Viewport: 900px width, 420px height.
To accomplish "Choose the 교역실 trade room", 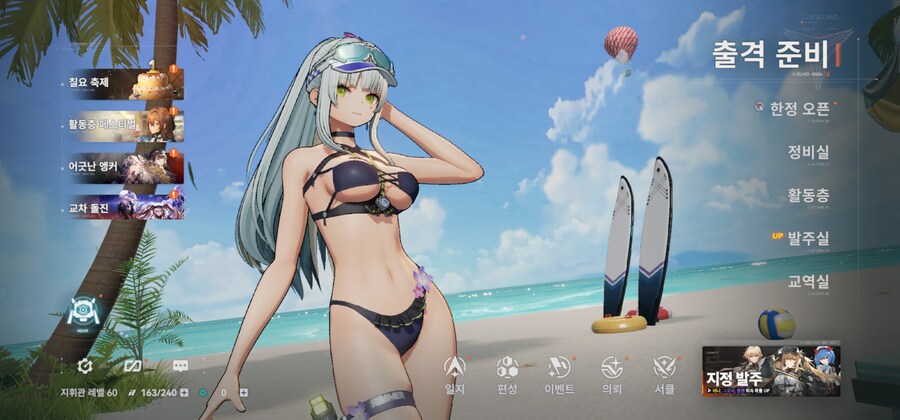I will coord(808,282).
